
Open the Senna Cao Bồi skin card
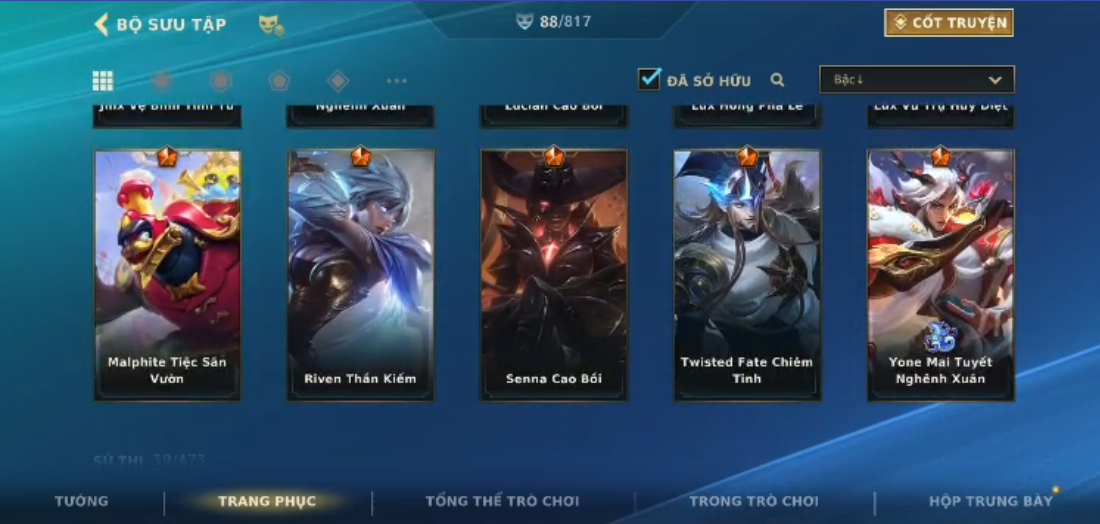coord(553,275)
